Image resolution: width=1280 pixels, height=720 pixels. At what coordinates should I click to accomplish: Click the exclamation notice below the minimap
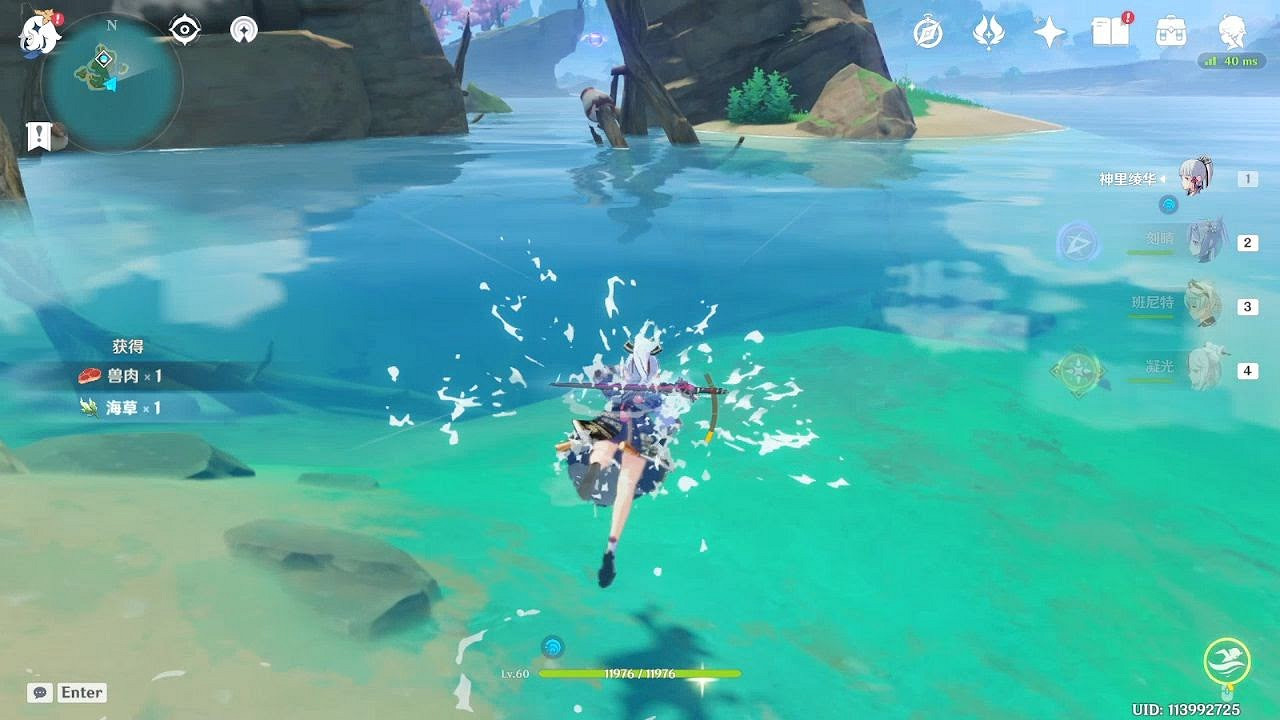[38, 135]
